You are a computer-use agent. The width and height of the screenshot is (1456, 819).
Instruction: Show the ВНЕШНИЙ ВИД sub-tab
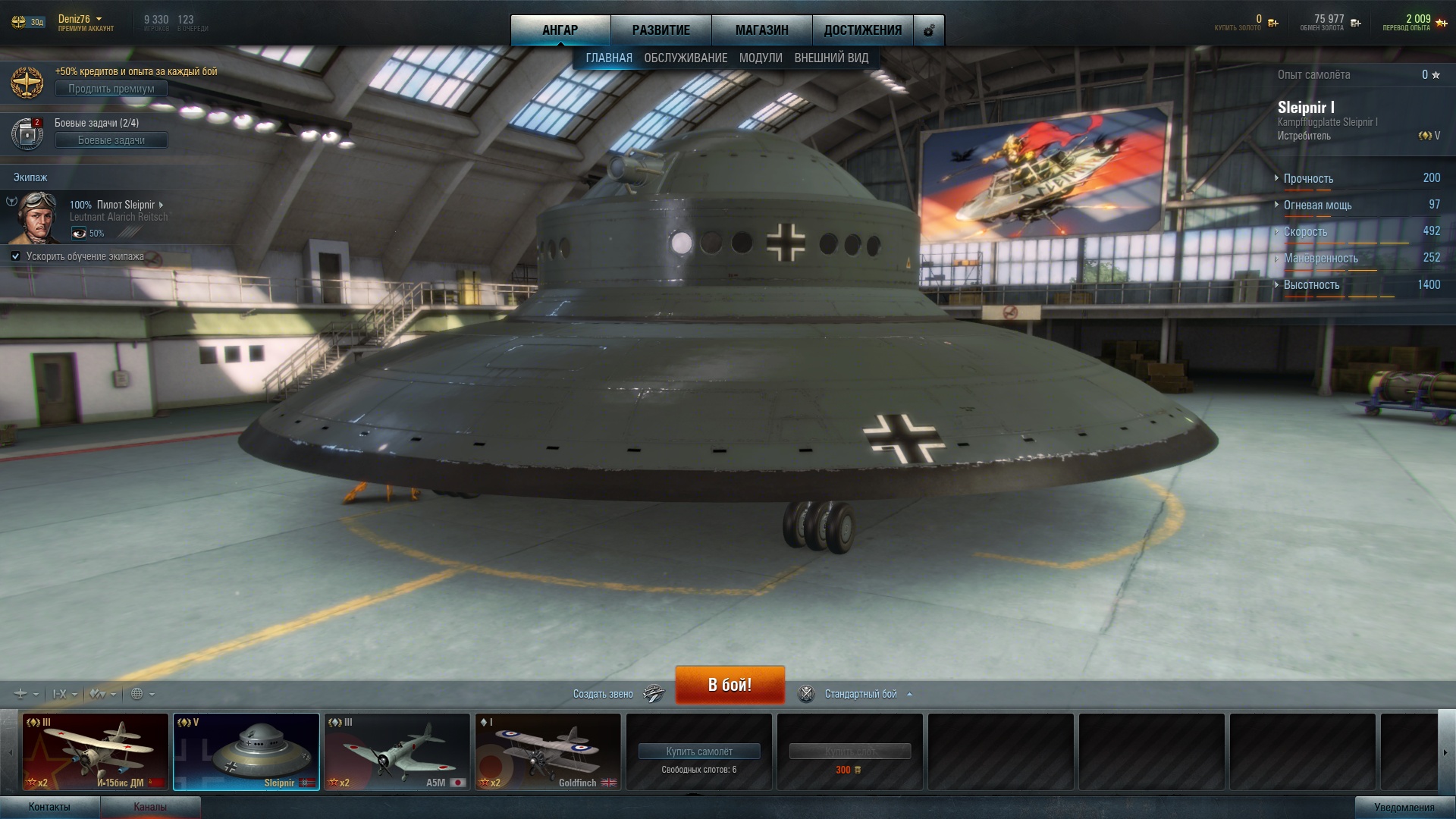coord(831,58)
